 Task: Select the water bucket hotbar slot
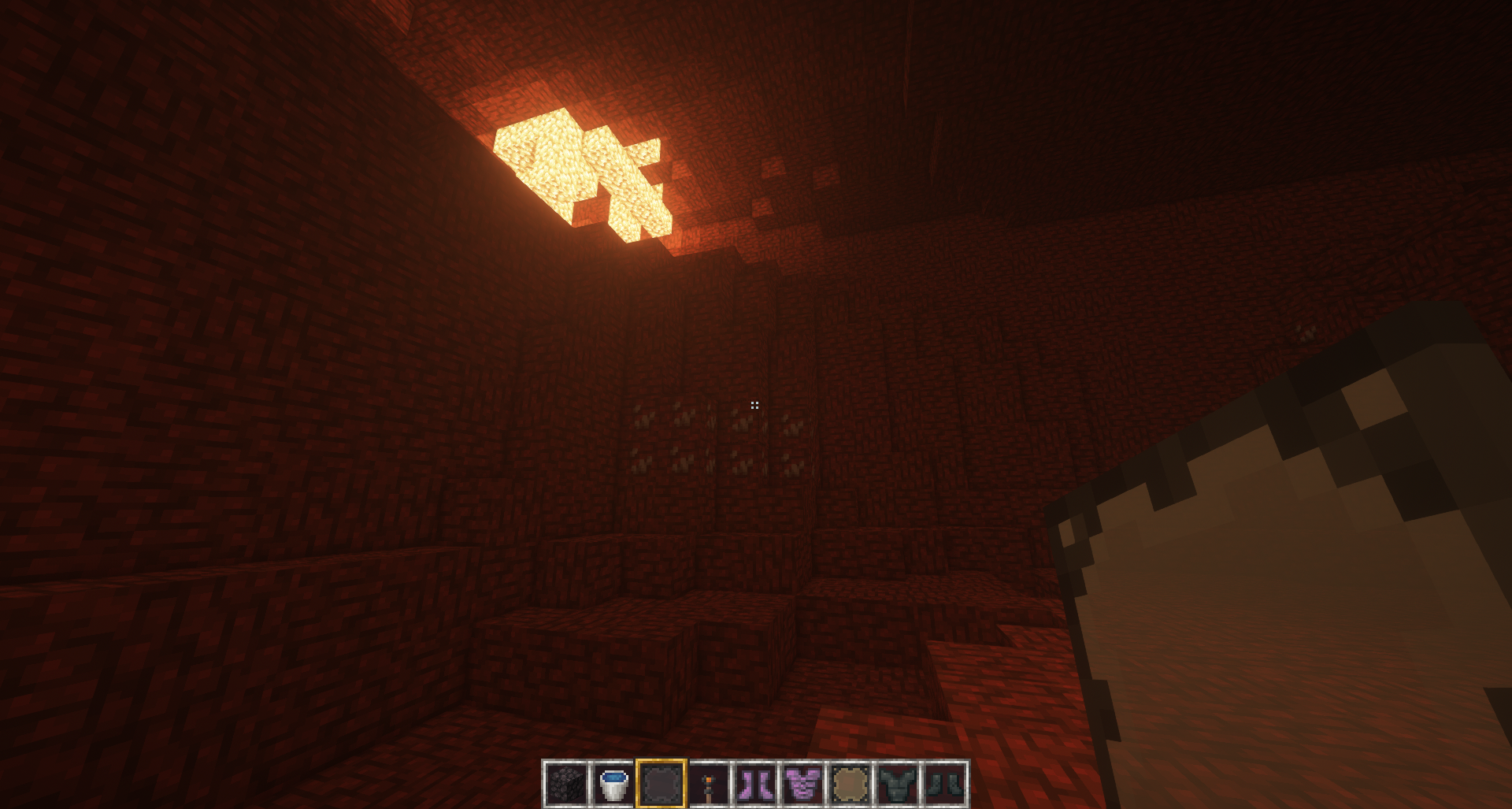click(x=613, y=784)
